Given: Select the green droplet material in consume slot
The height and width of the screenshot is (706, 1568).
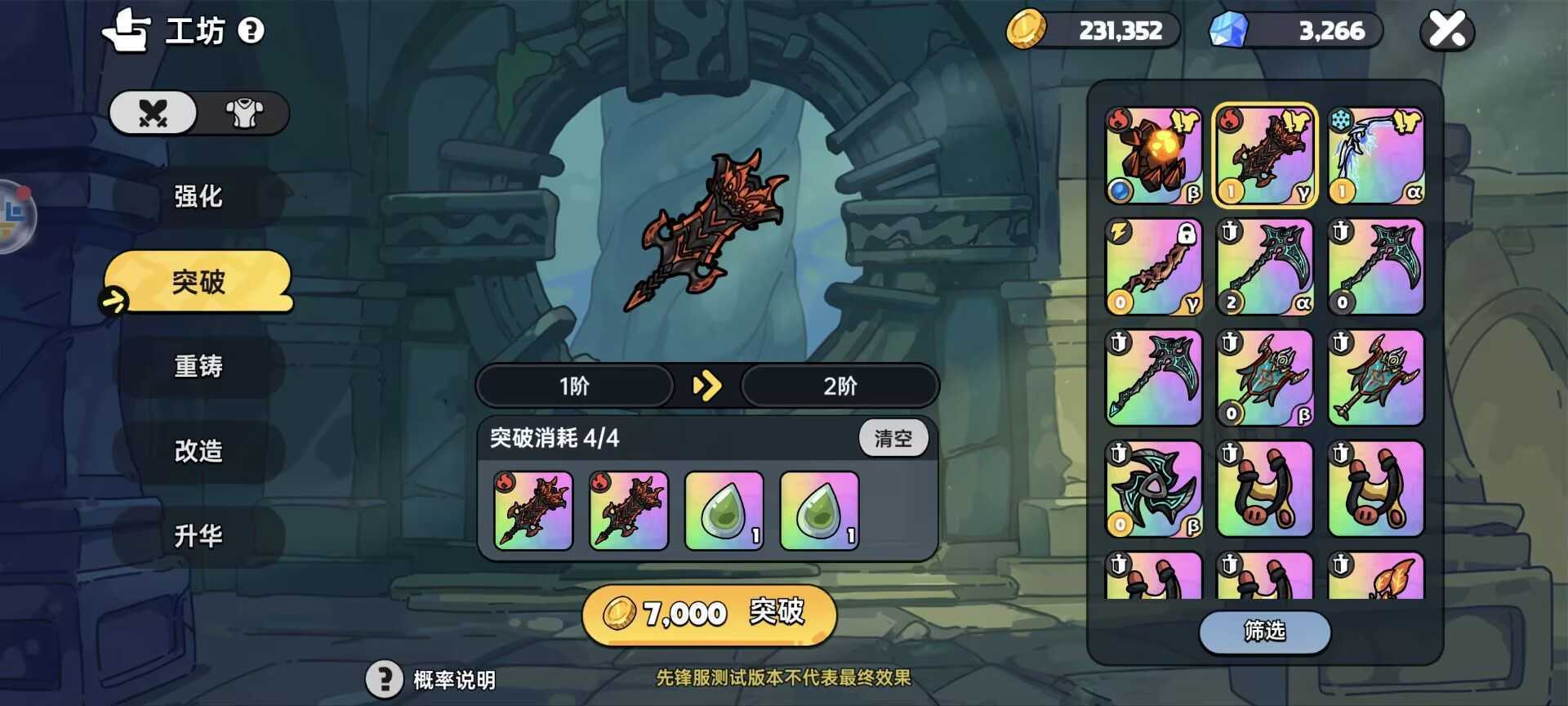Looking at the screenshot, I should click(723, 512).
